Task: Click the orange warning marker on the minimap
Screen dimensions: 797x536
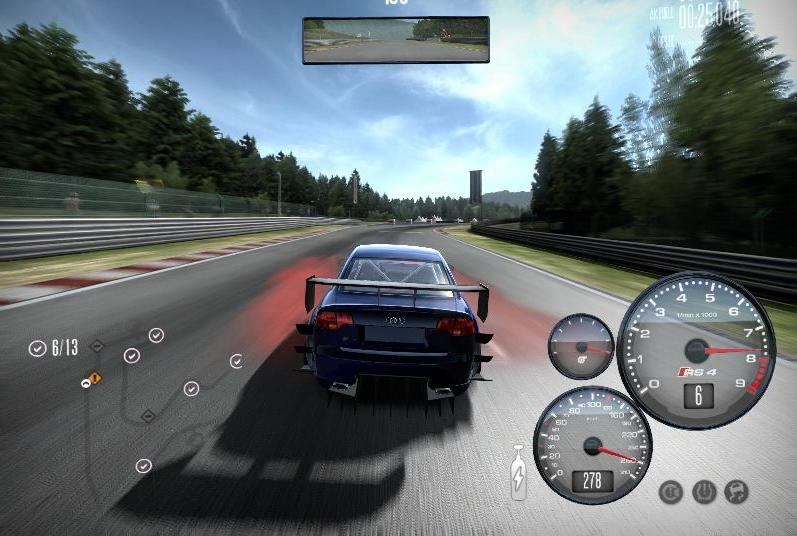Action: [x=94, y=378]
